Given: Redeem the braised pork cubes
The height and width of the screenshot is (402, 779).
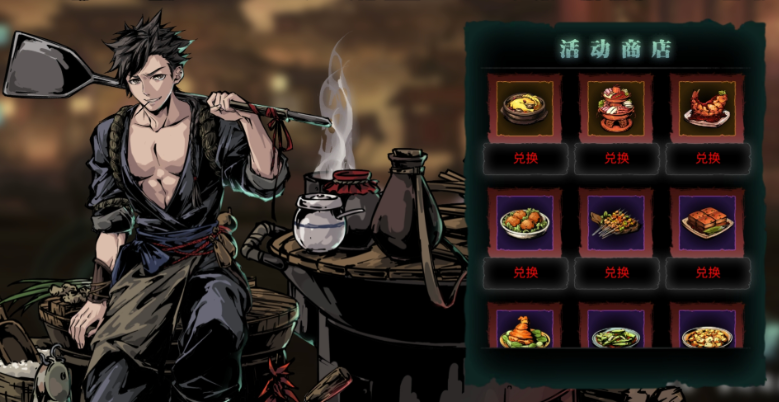Looking at the screenshot, I should point(706,272).
